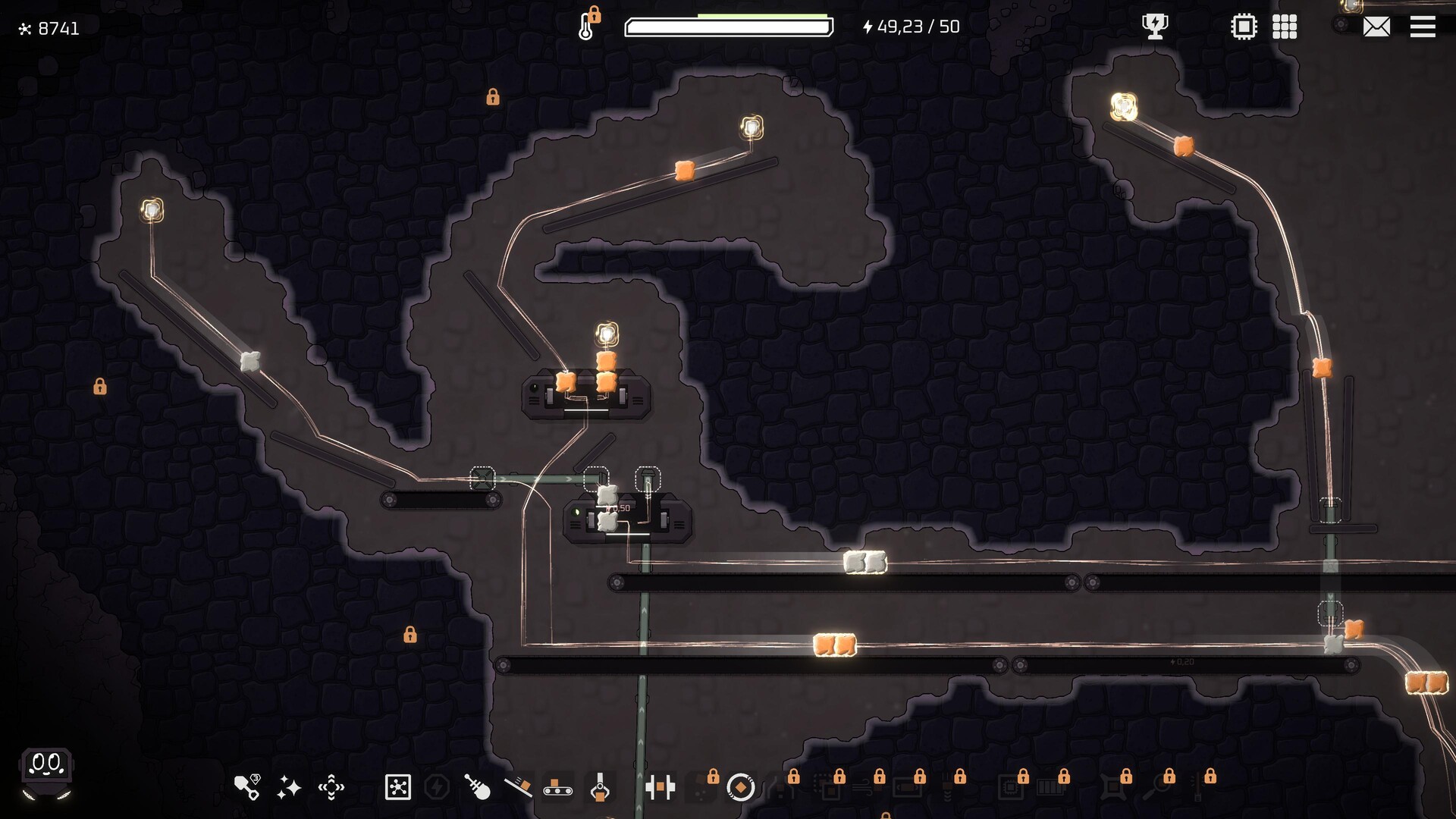The width and height of the screenshot is (1456, 819).
Task: Click the locked thermometer indicator
Action: pos(586,25)
